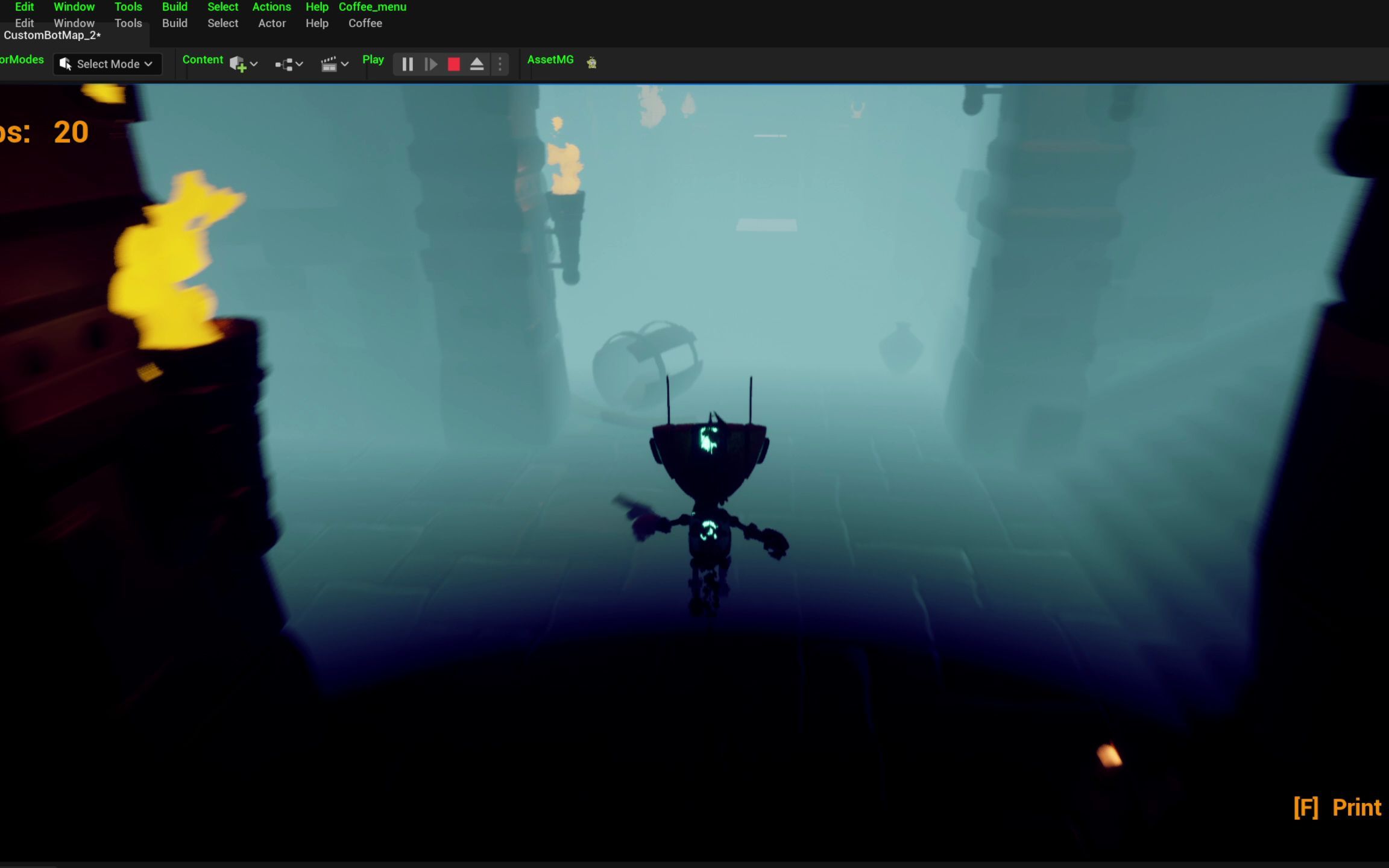Click the quick-add content cube icon
Screen dimensions: 1389x868
pos(237,64)
